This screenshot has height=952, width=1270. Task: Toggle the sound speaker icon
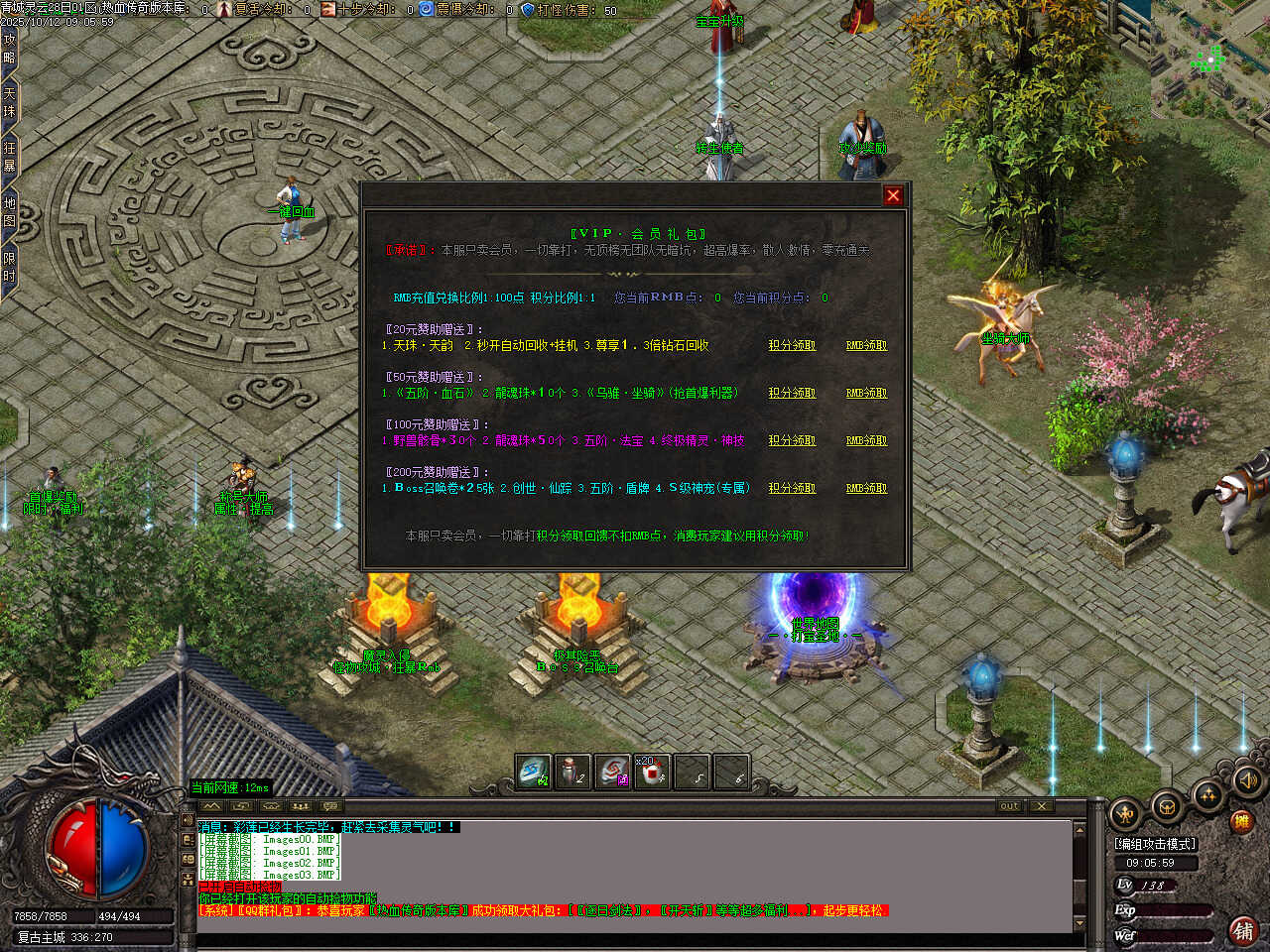(1247, 782)
